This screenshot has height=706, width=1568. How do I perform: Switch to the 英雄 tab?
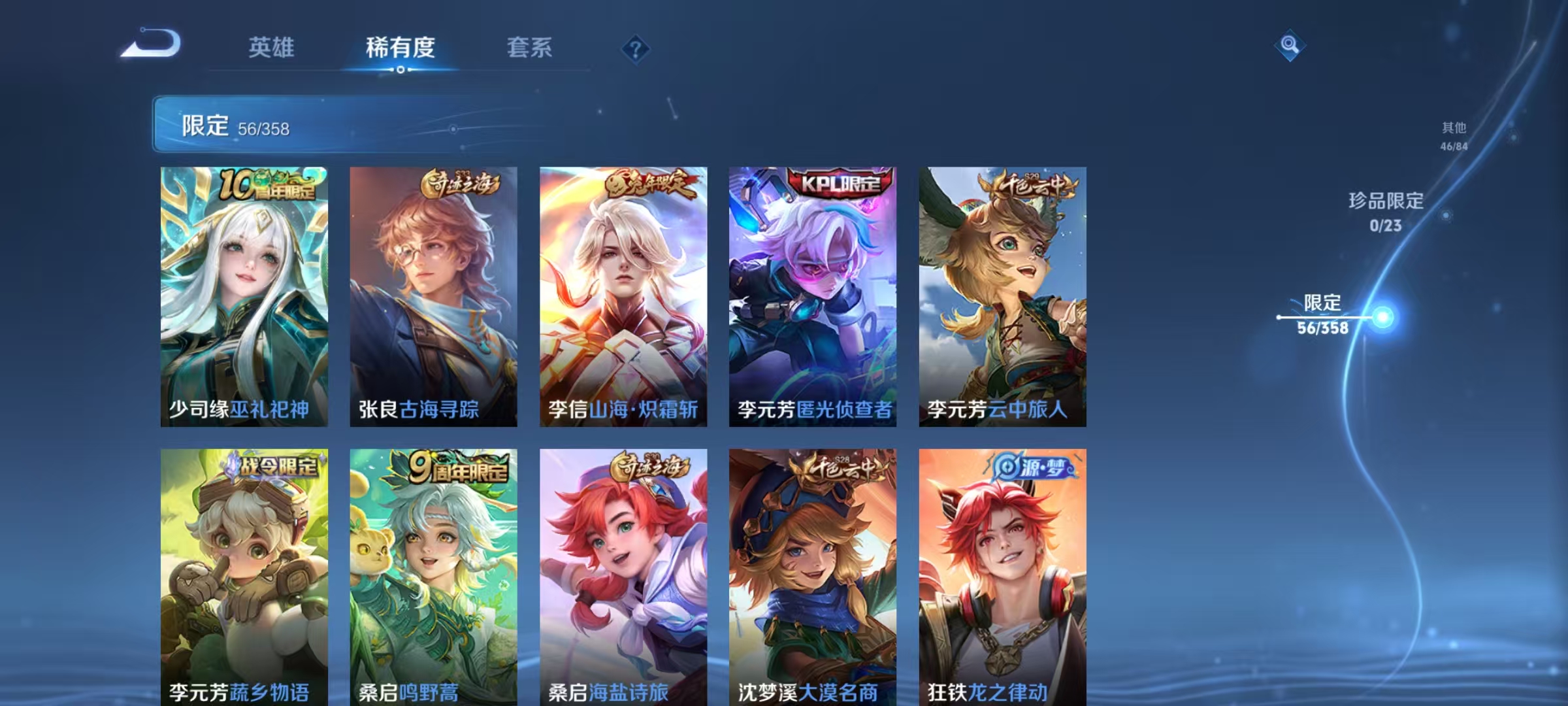tap(272, 48)
